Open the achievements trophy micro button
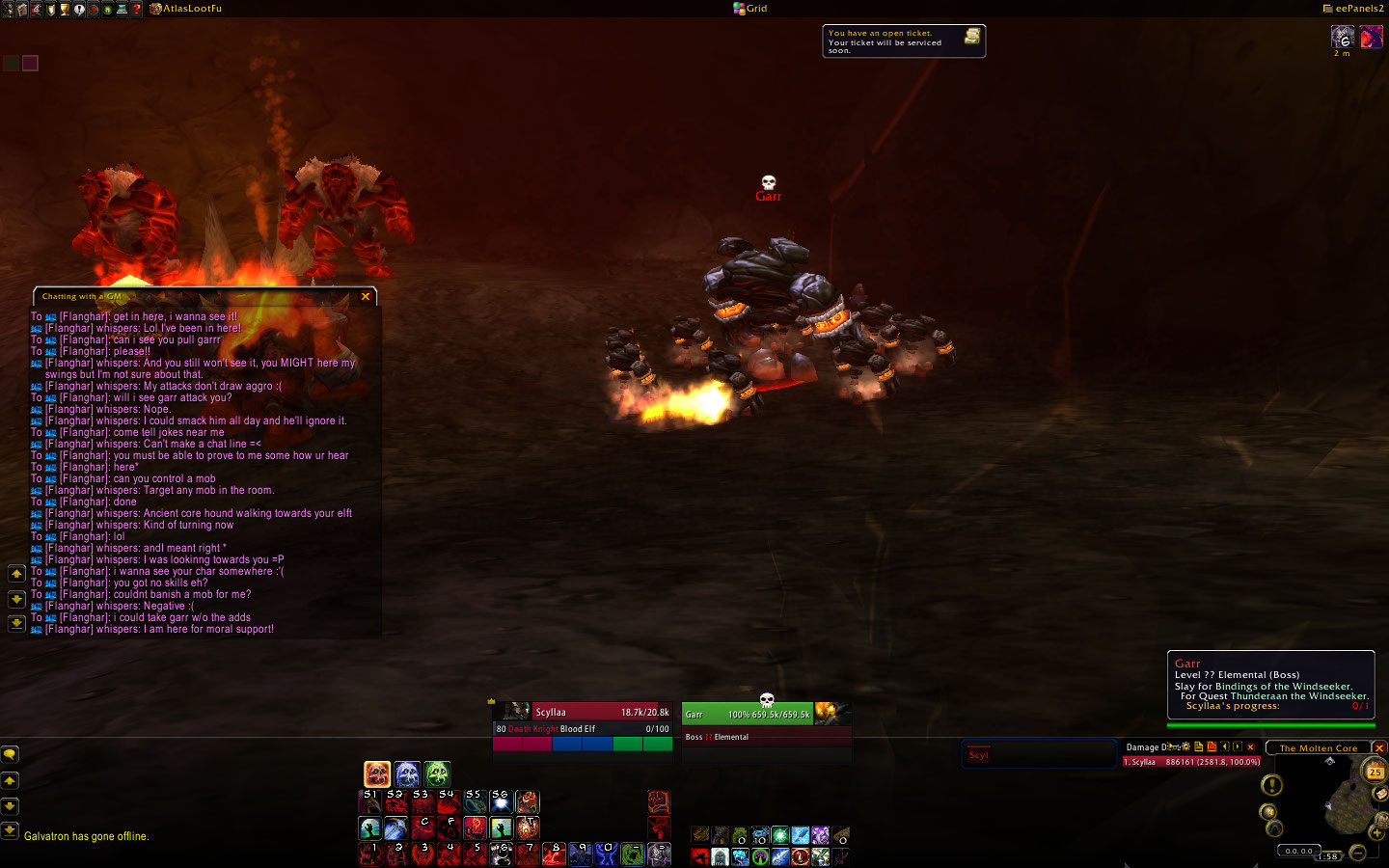 tap(65, 9)
